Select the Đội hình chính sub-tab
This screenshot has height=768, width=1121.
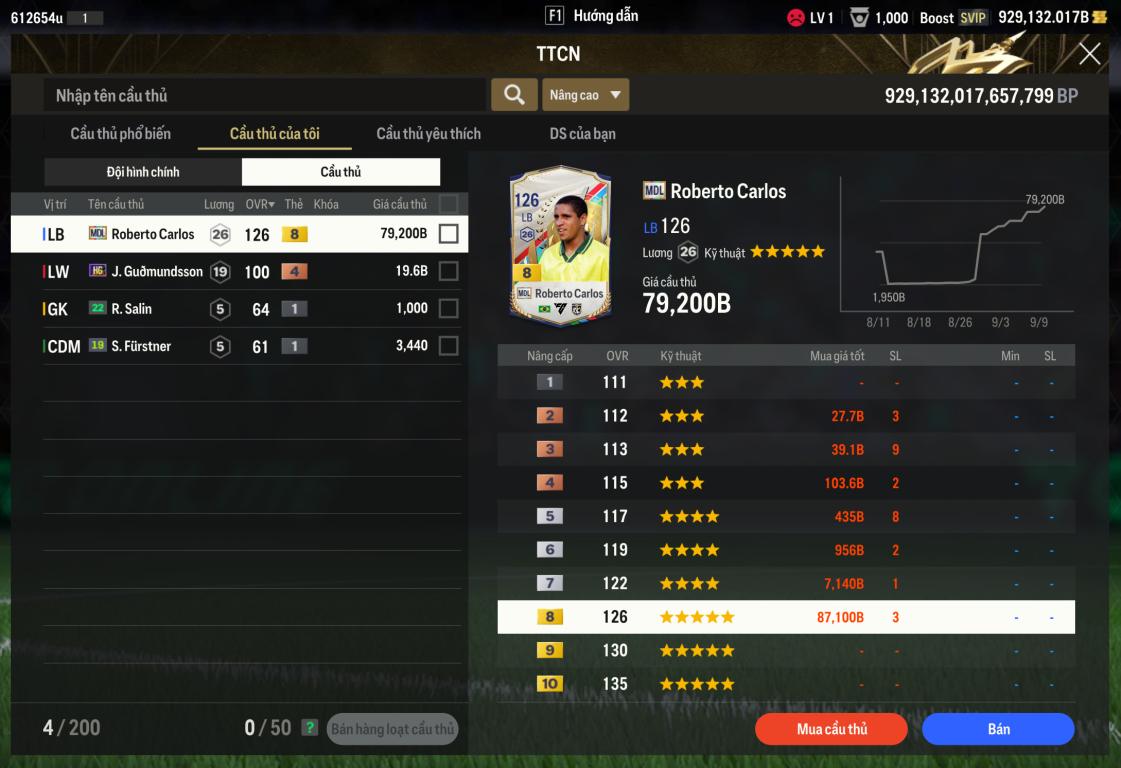point(143,172)
